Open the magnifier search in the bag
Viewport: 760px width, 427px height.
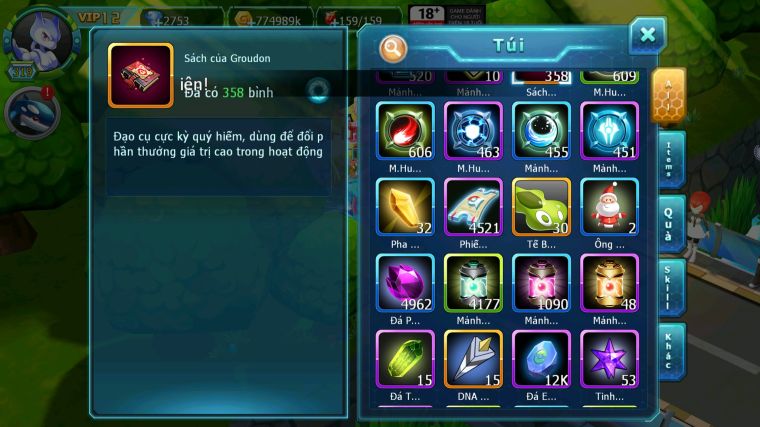394,47
